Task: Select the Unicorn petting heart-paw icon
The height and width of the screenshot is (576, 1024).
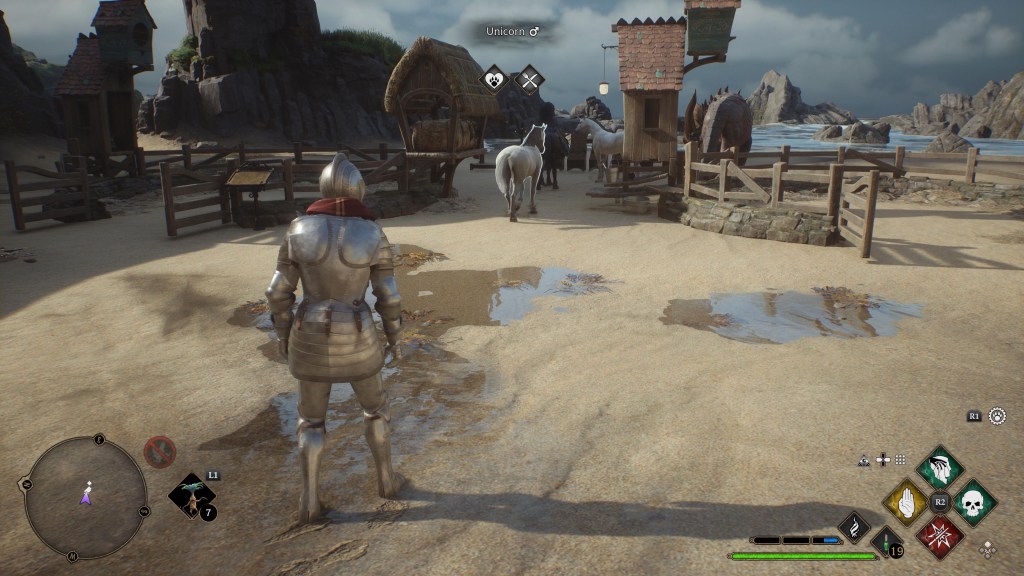Action: [496, 80]
